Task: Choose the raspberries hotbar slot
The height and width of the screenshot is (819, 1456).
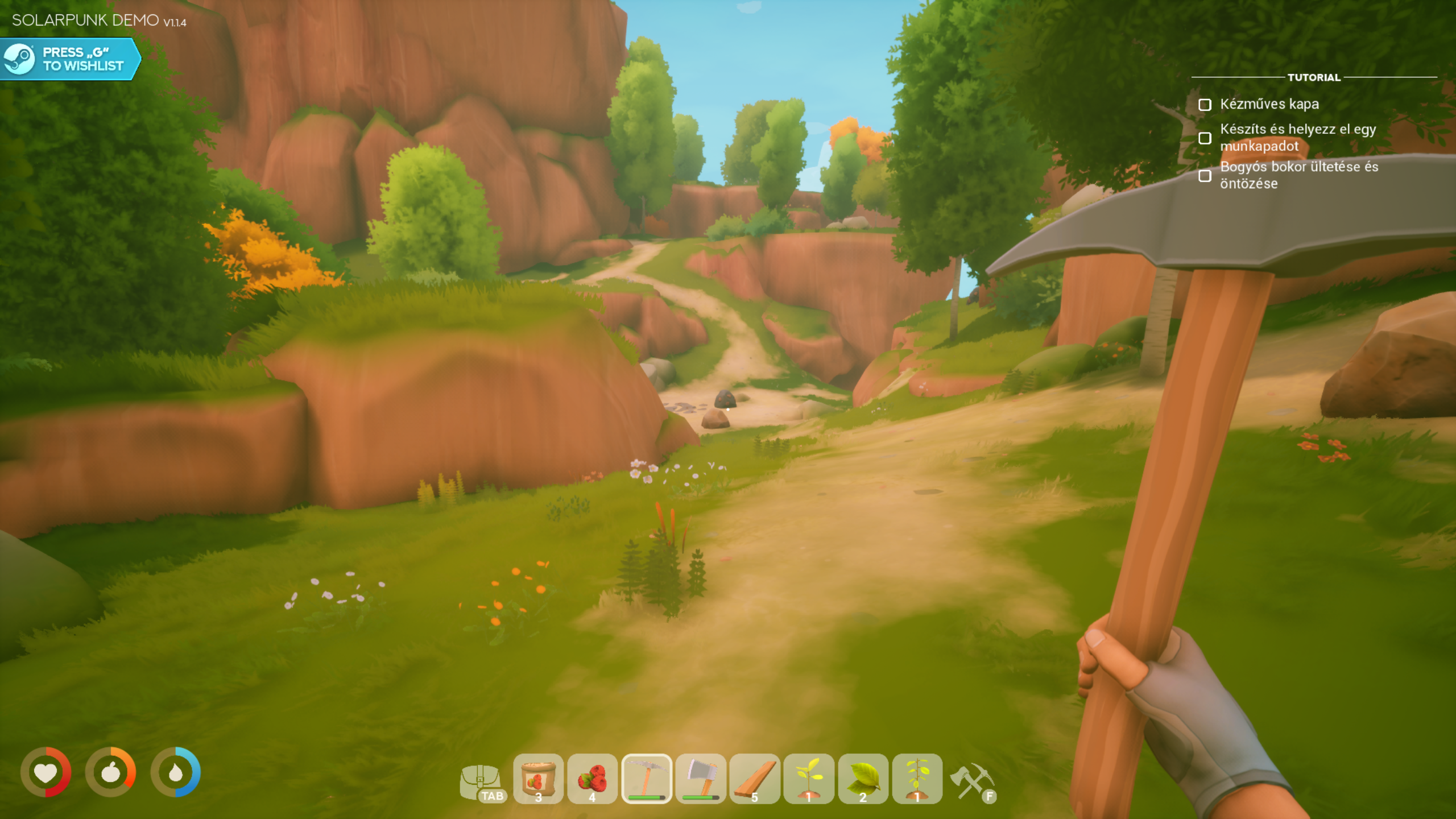Action: tap(592, 779)
